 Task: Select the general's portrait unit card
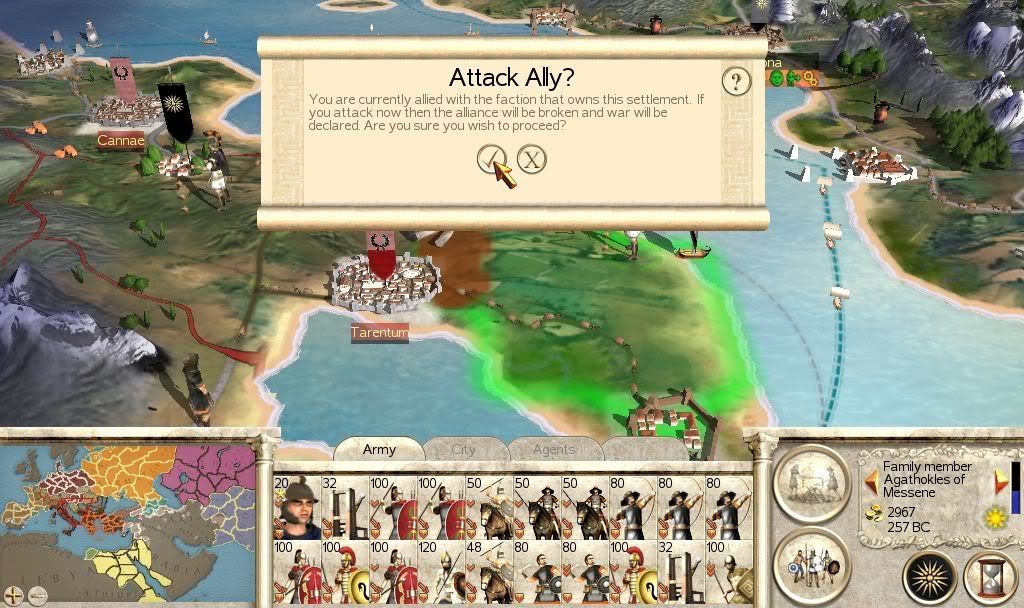point(296,508)
